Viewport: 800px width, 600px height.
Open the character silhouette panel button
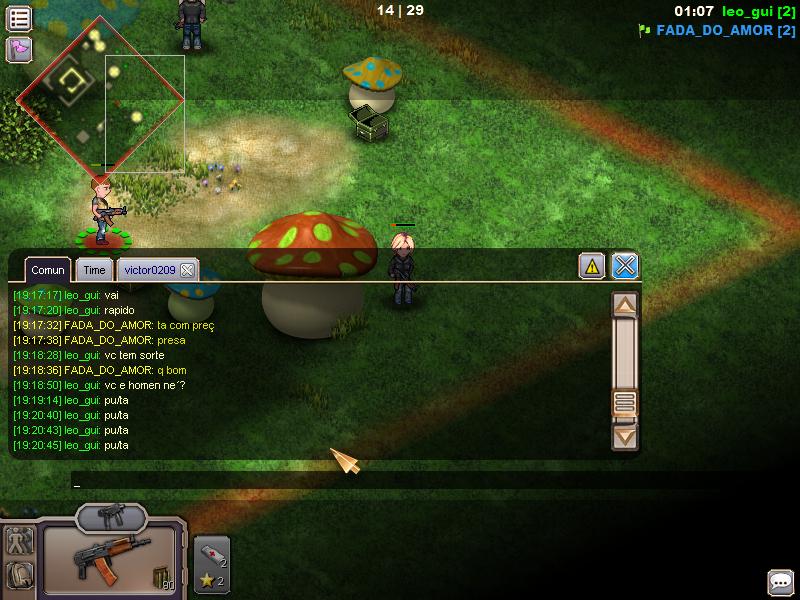(19, 541)
